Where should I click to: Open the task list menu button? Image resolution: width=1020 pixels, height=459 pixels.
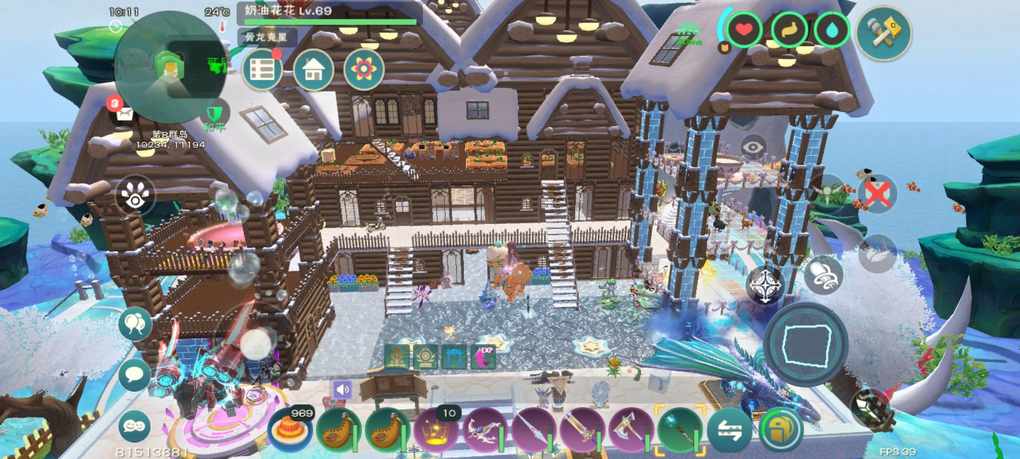pyautogui.click(x=263, y=70)
